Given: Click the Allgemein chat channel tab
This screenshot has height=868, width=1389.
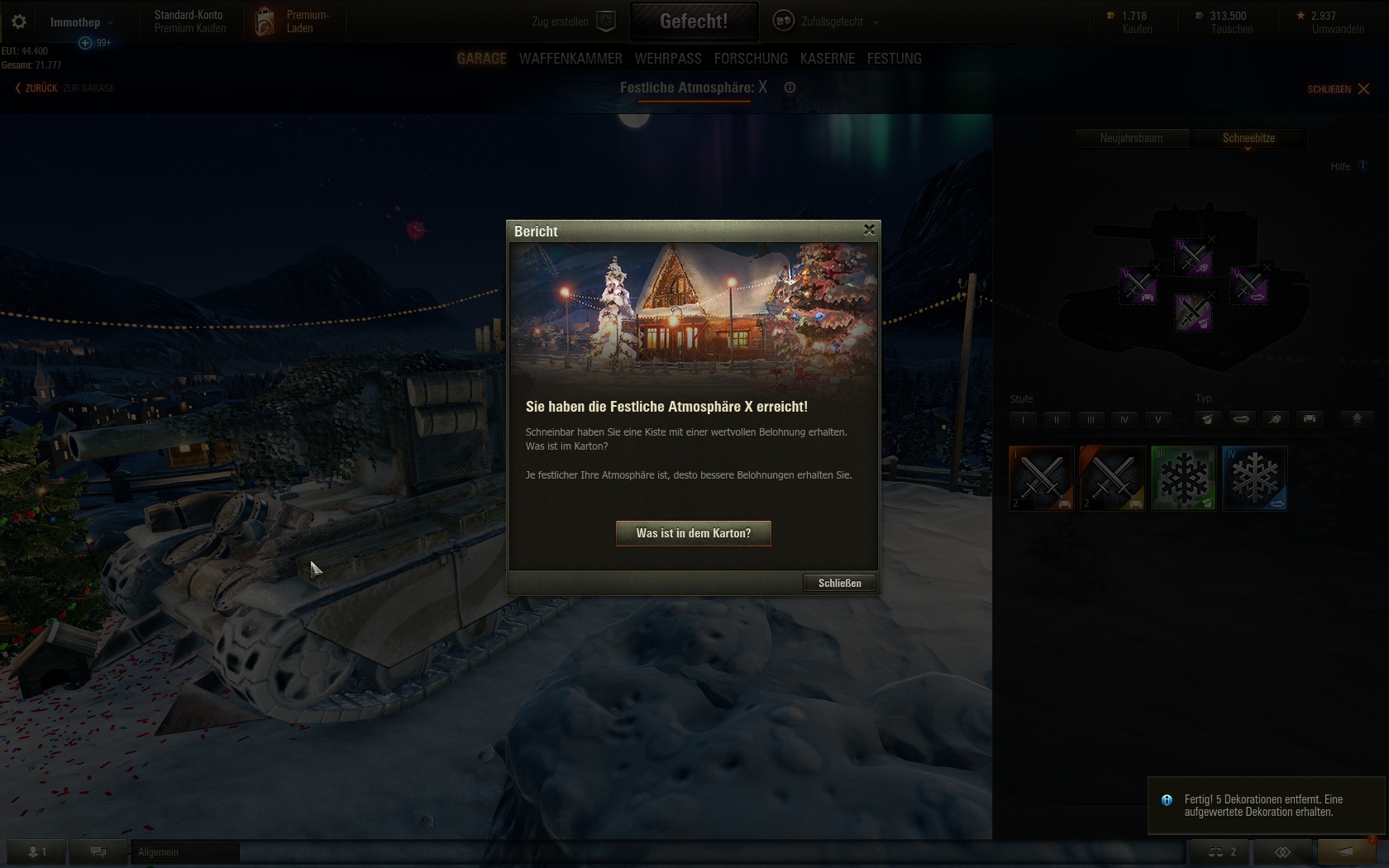Looking at the screenshot, I should (185, 851).
